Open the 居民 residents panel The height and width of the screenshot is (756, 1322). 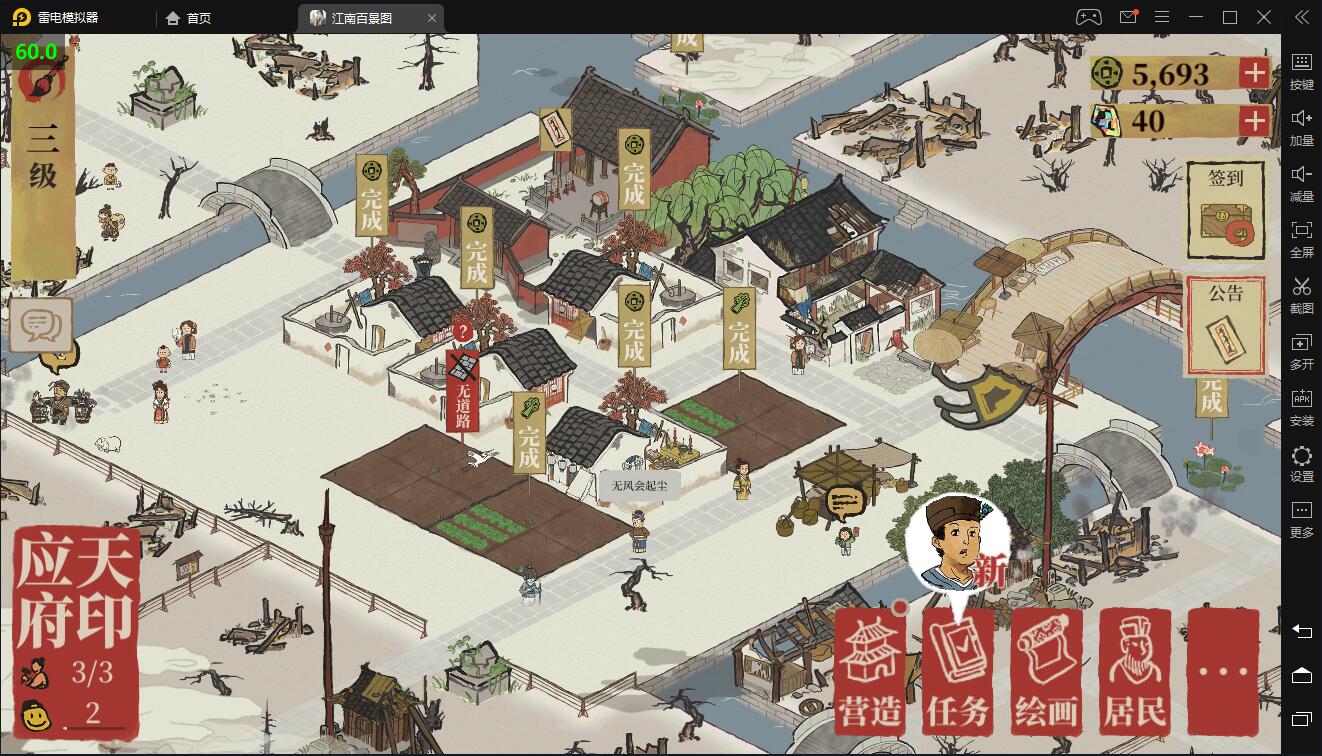coord(1134,670)
